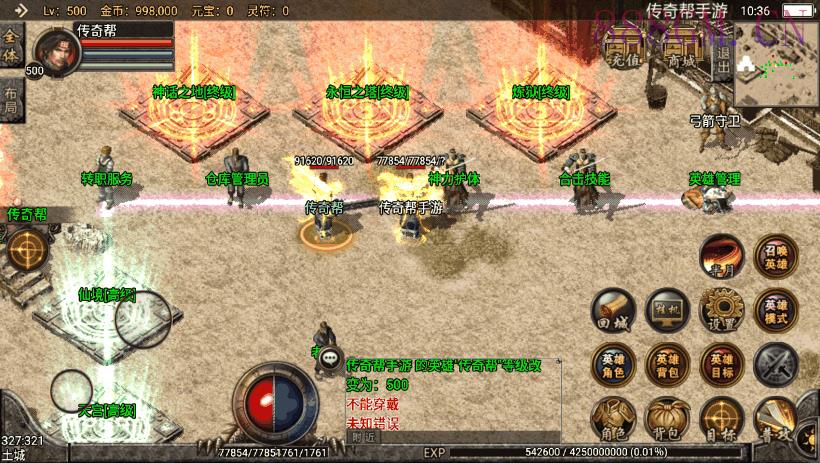This screenshot has width=820, height=463.
Task: Set the 英雄目标 hero target
Action: pos(721,365)
